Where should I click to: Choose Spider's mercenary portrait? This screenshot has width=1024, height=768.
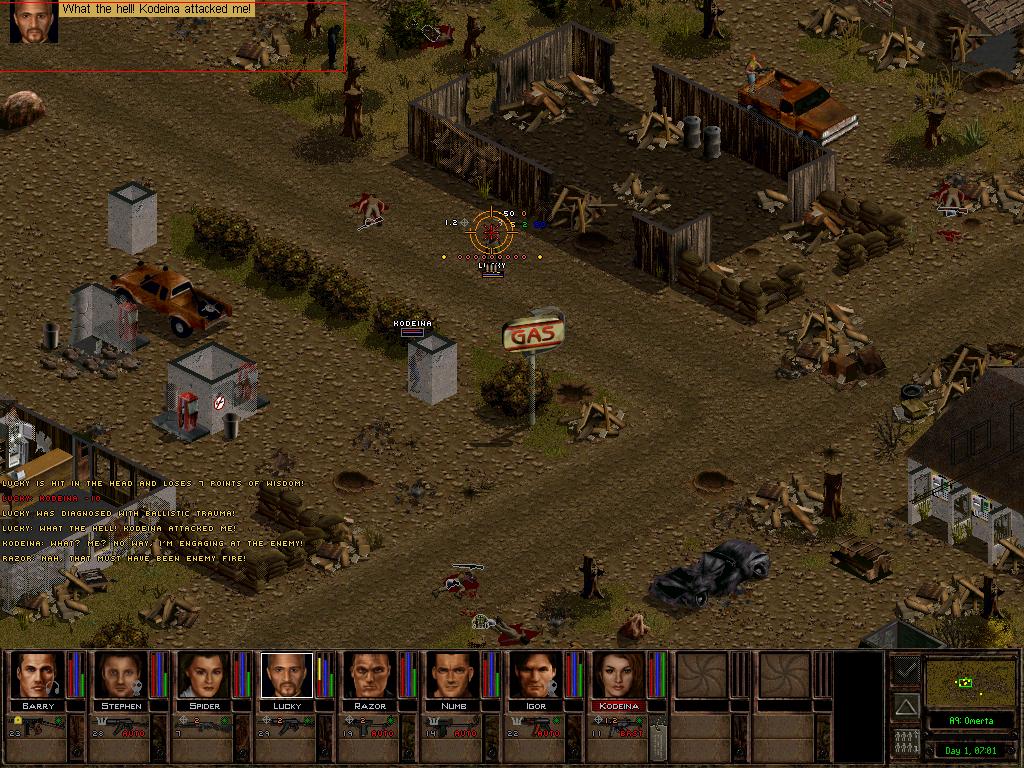pyautogui.click(x=203, y=675)
